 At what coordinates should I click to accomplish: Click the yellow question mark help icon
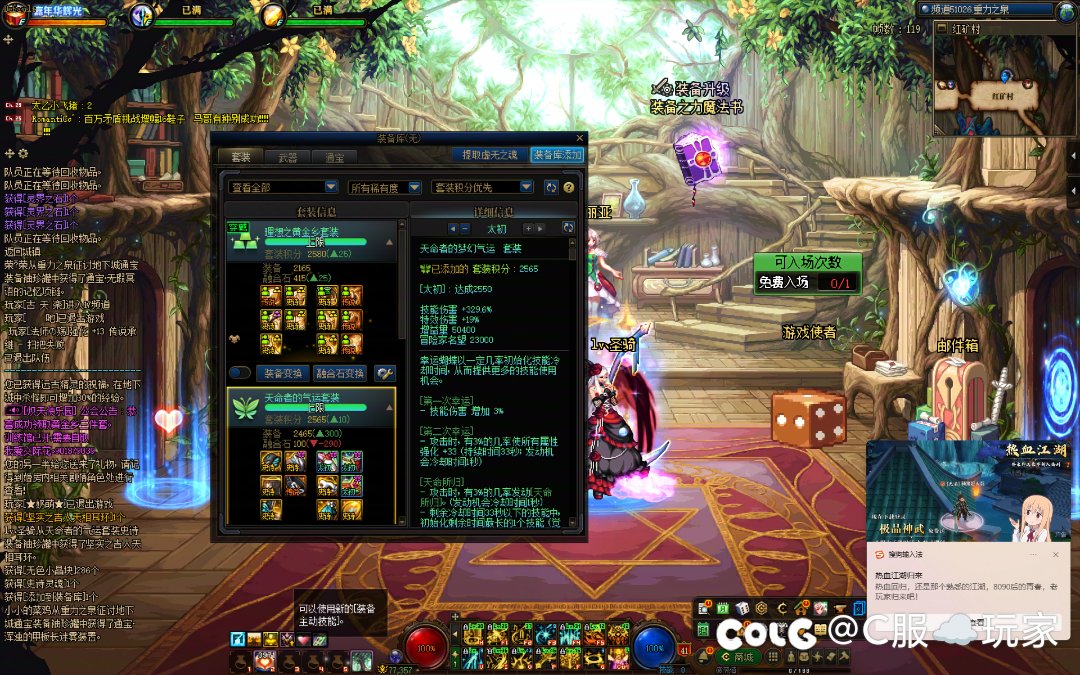point(569,187)
